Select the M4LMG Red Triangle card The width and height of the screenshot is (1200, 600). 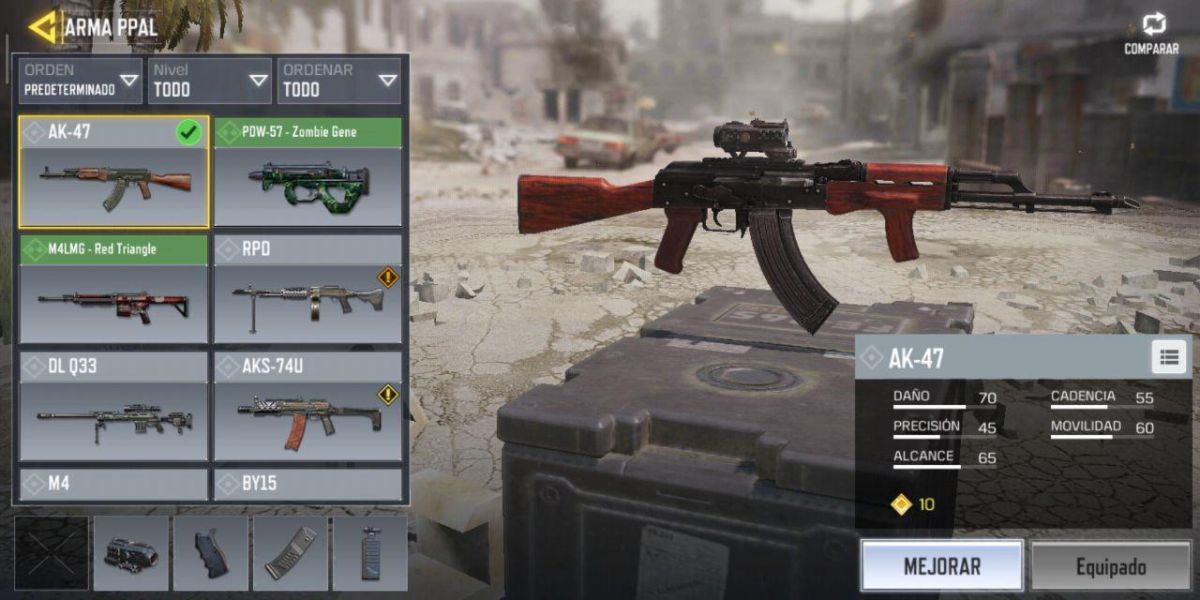pos(114,289)
